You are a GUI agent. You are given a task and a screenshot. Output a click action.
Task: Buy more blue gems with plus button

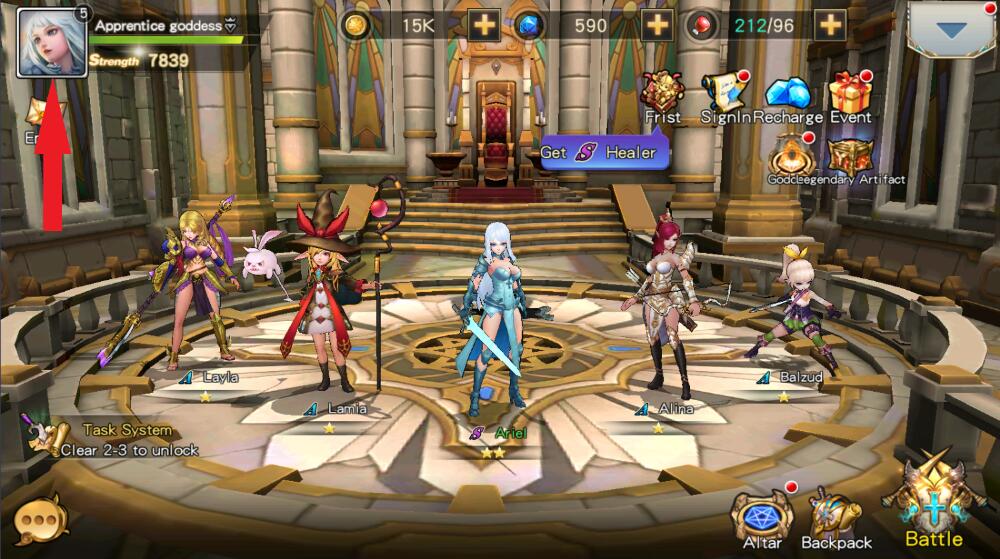pos(656,26)
